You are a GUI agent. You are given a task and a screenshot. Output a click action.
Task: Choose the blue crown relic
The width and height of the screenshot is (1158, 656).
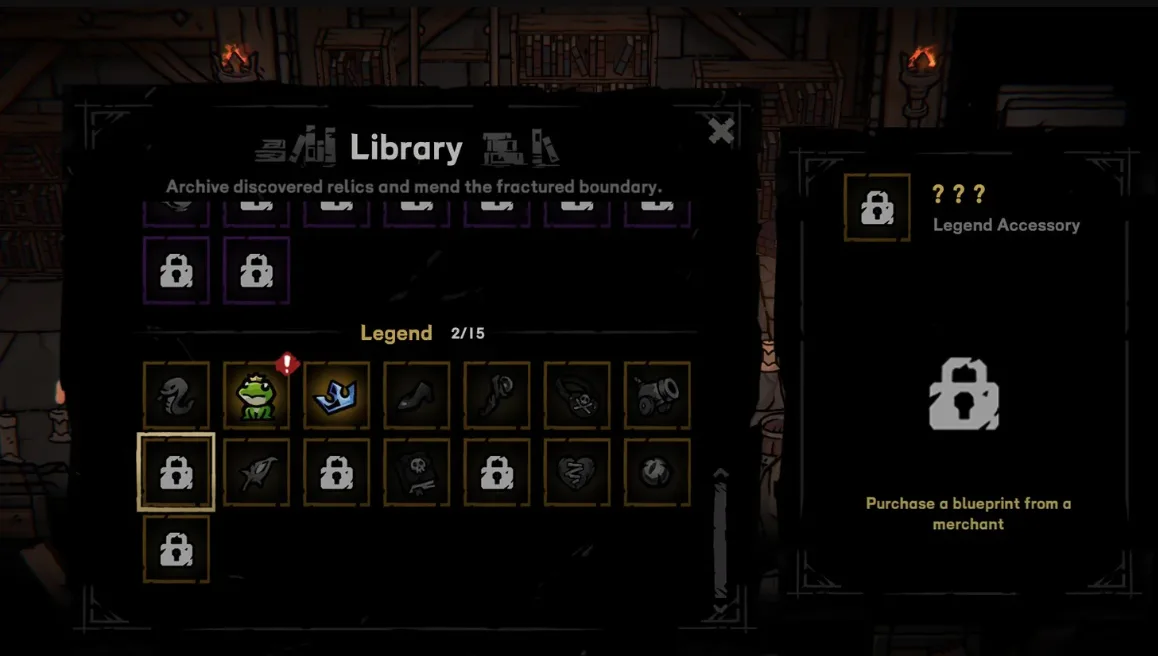coord(336,395)
